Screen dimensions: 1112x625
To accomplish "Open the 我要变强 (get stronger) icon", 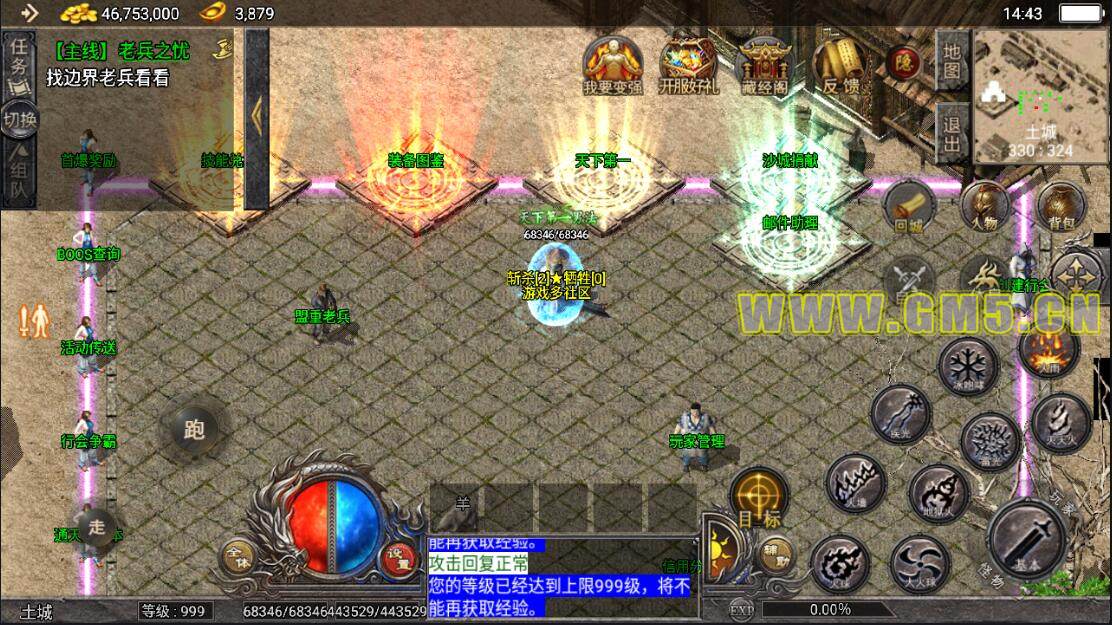I will 613,66.
